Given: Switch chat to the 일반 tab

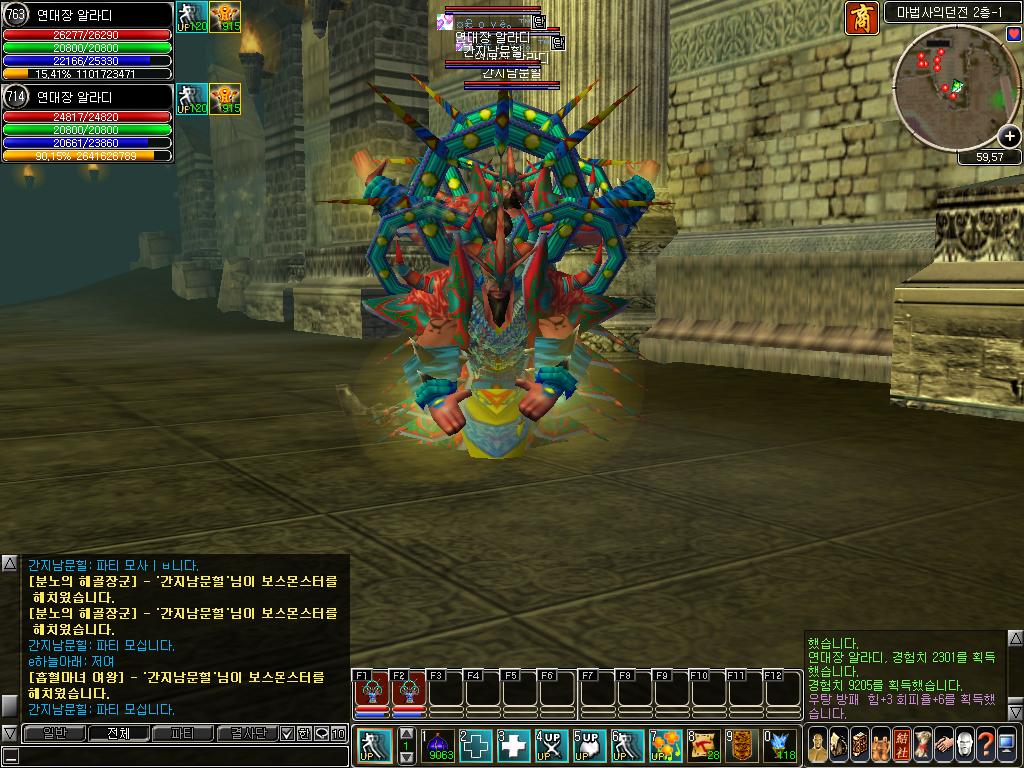Looking at the screenshot, I should coord(55,733).
